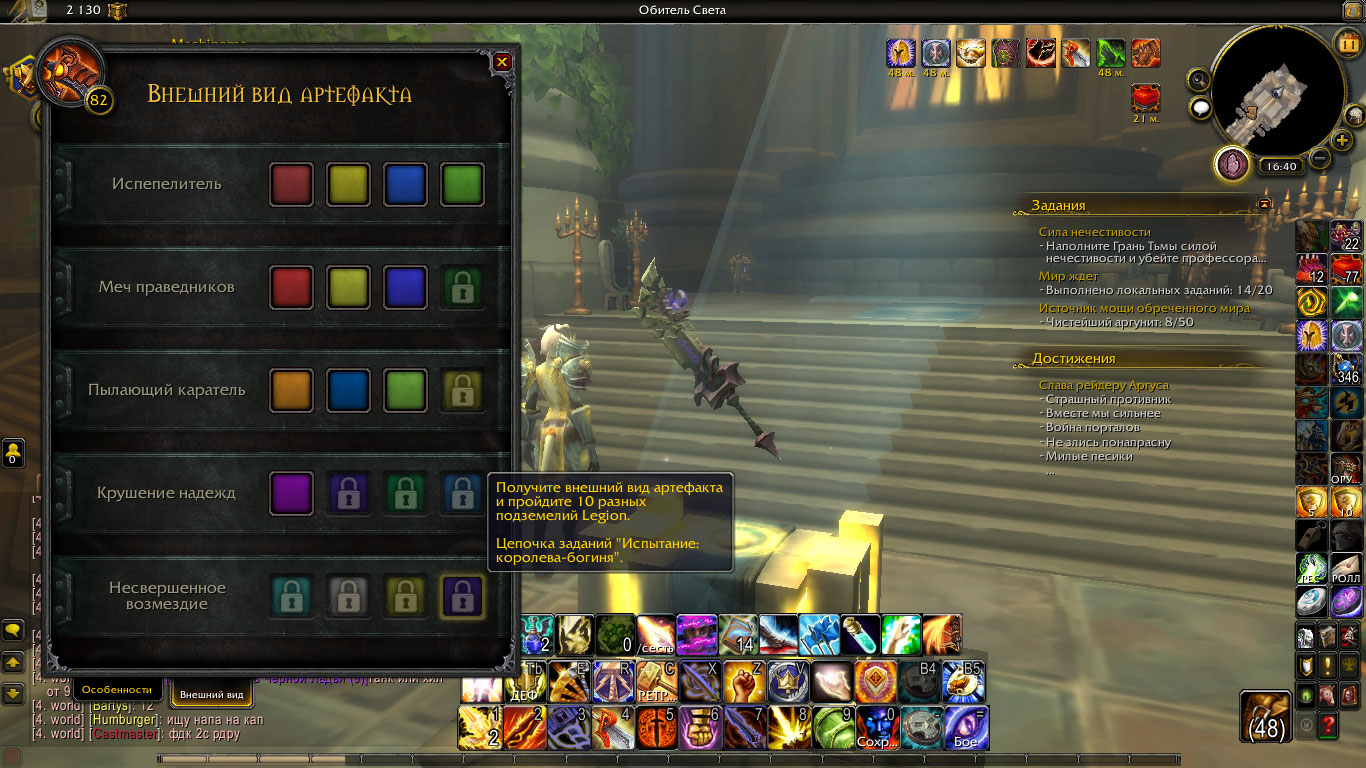Choose the purple Крушение надежд swatch
1366x768 pixels.
tap(291, 493)
